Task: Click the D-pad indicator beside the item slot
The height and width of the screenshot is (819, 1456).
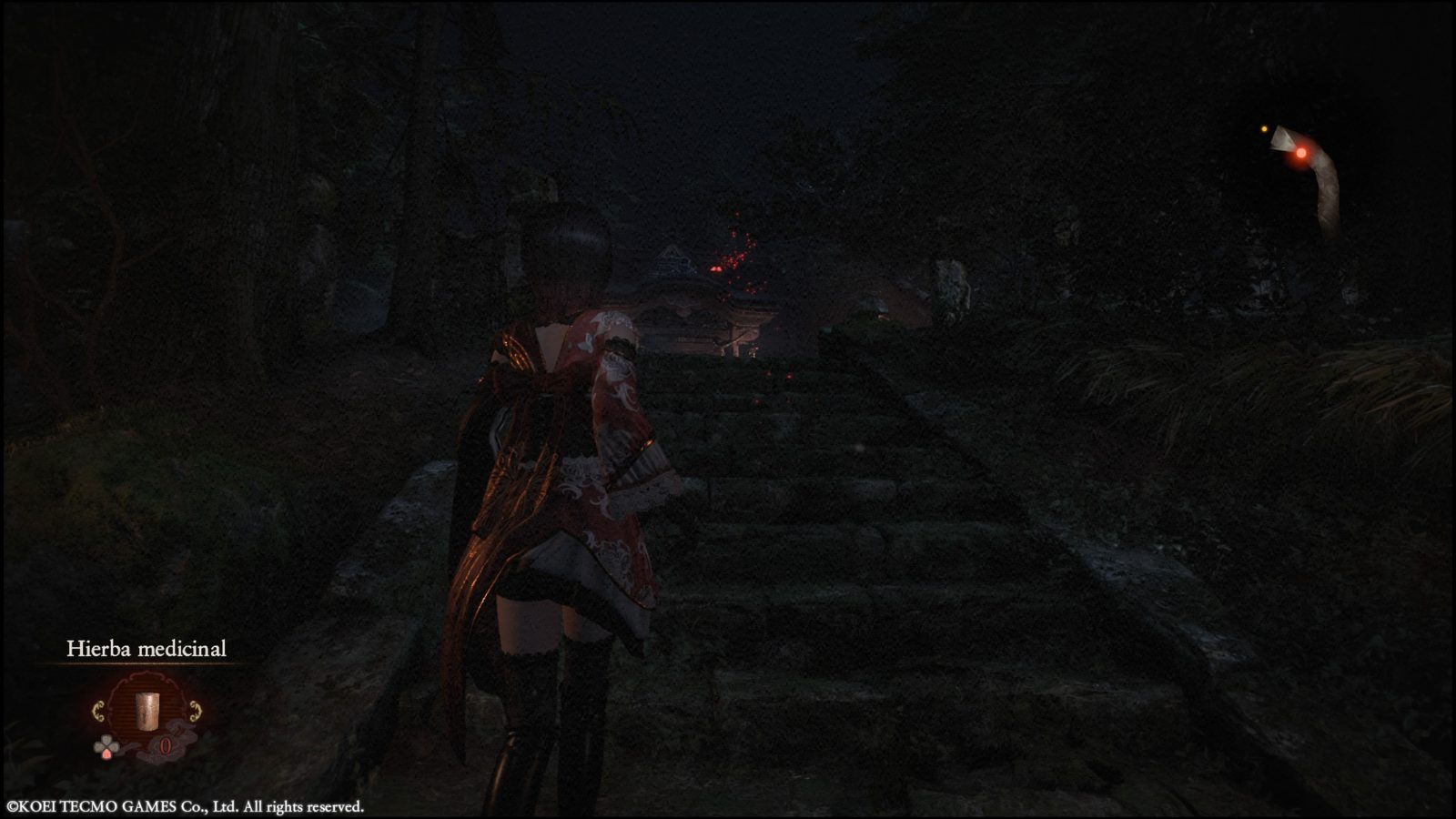Action: click(106, 744)
